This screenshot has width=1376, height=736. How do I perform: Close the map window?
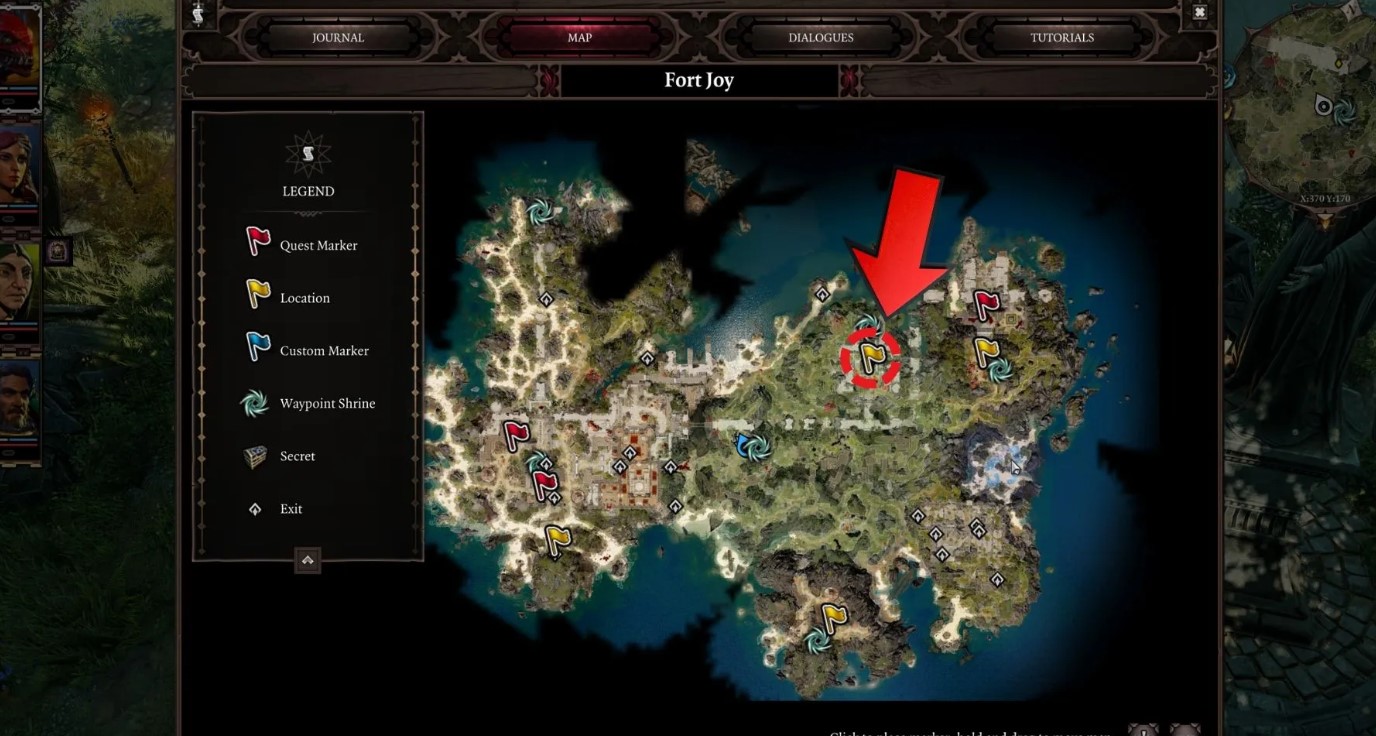tap(1200, 13)
